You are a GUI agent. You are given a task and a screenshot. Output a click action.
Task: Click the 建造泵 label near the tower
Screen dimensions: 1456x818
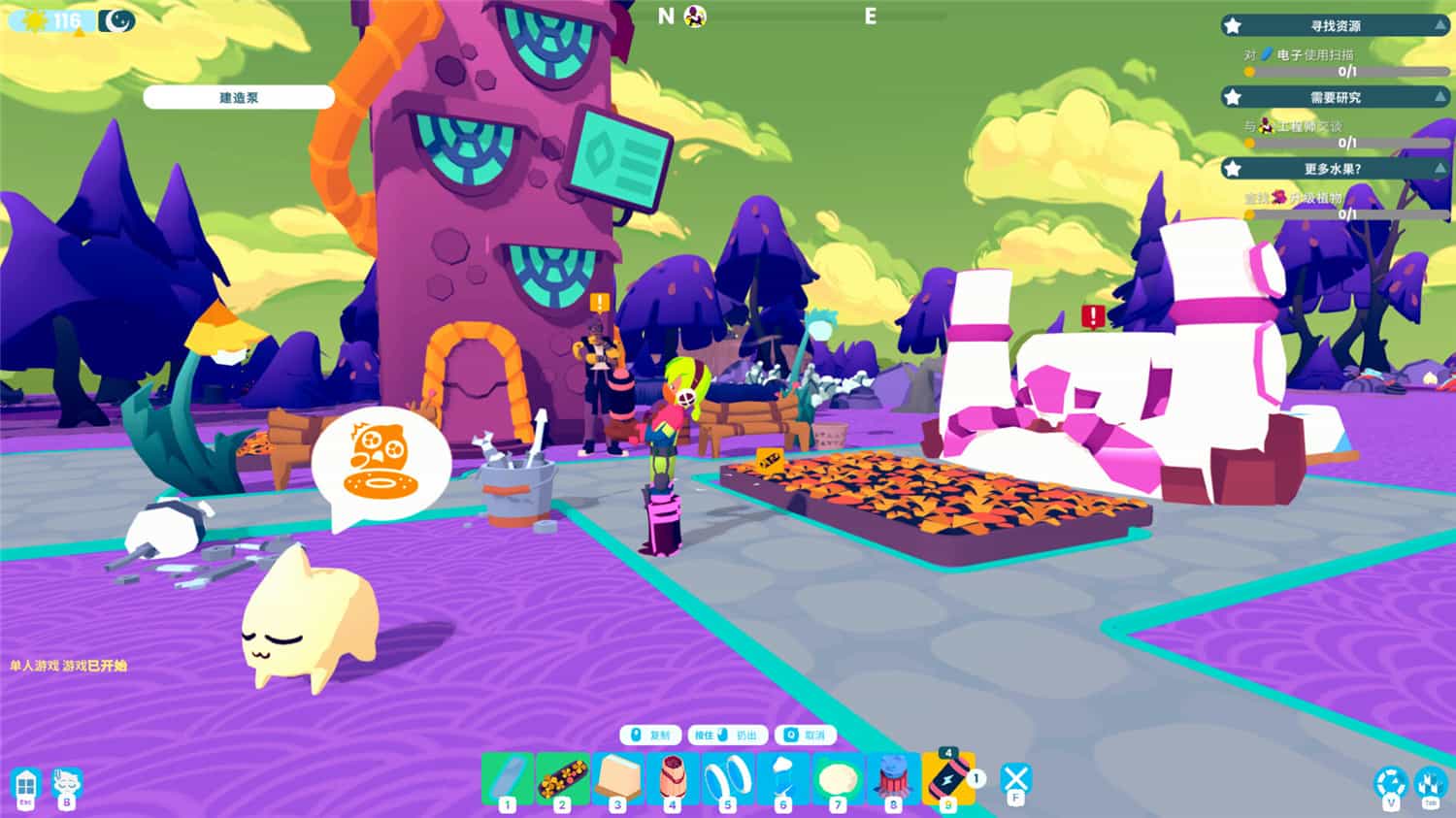[x=239, y=97]
